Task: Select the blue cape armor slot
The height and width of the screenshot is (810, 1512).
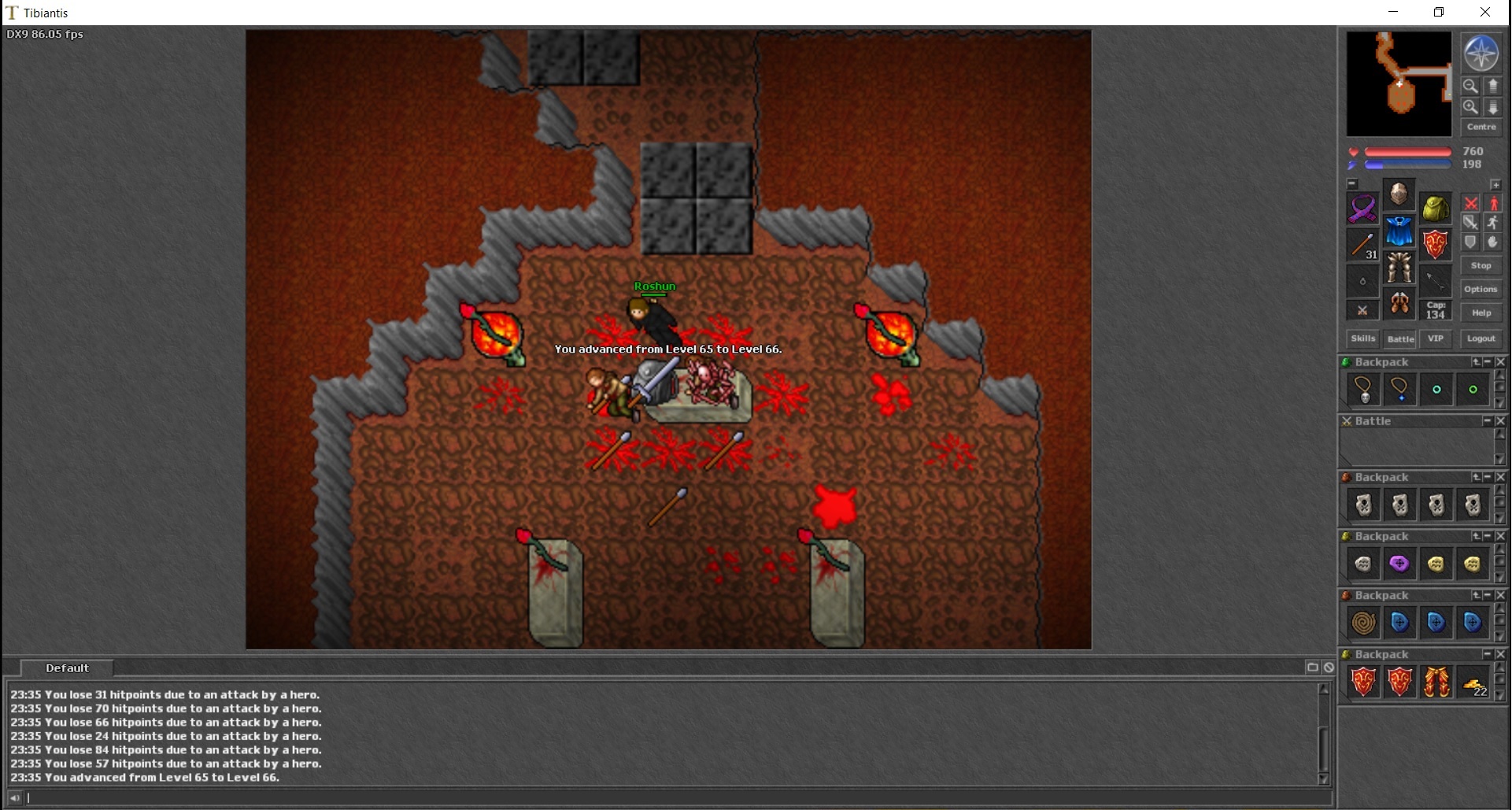Action: coord(1399,231)
